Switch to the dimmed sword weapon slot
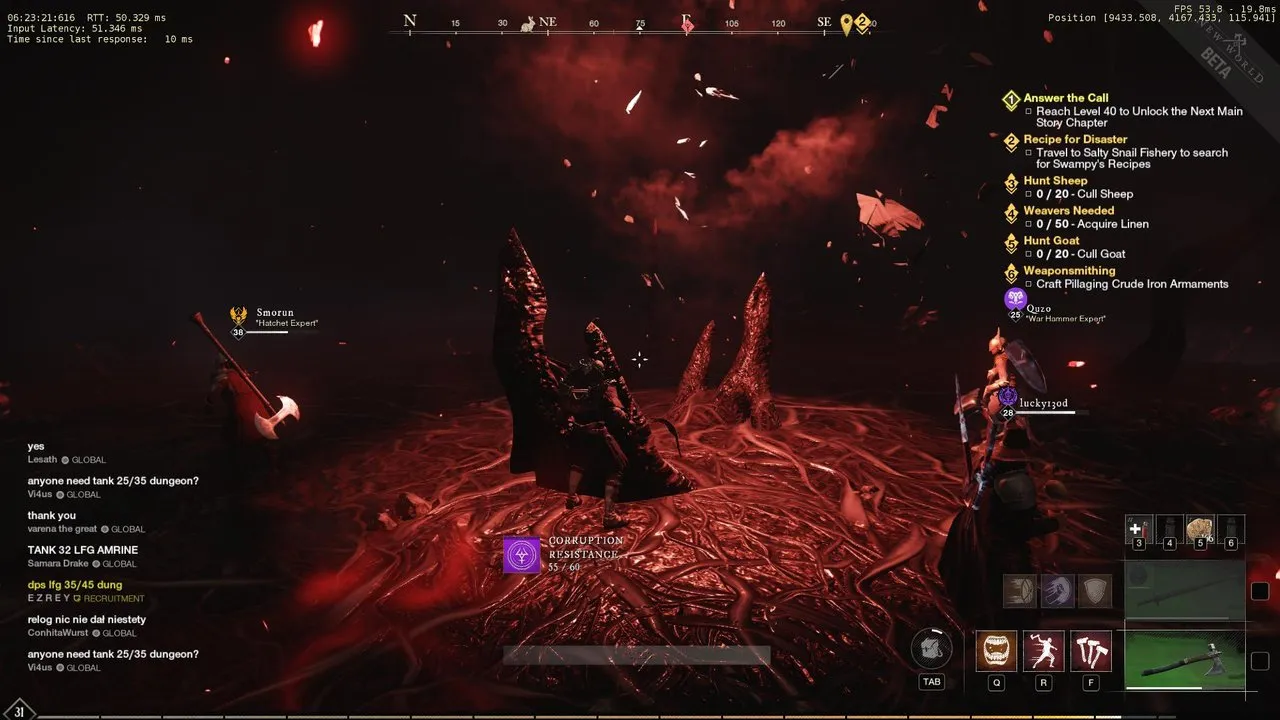 click(1184, 590)
